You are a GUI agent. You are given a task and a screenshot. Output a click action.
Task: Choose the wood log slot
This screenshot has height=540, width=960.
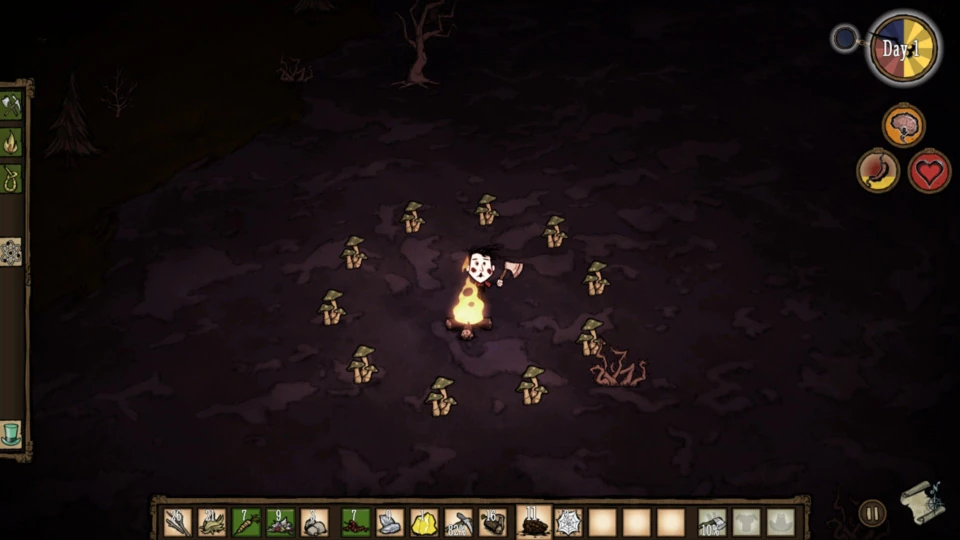(x=493, y=522)
